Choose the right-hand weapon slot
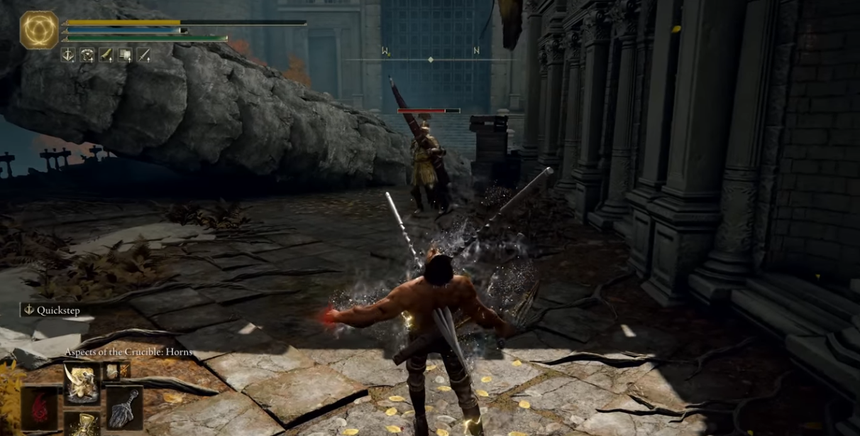This screenshot has width=860, height=436. click(124, 407)
